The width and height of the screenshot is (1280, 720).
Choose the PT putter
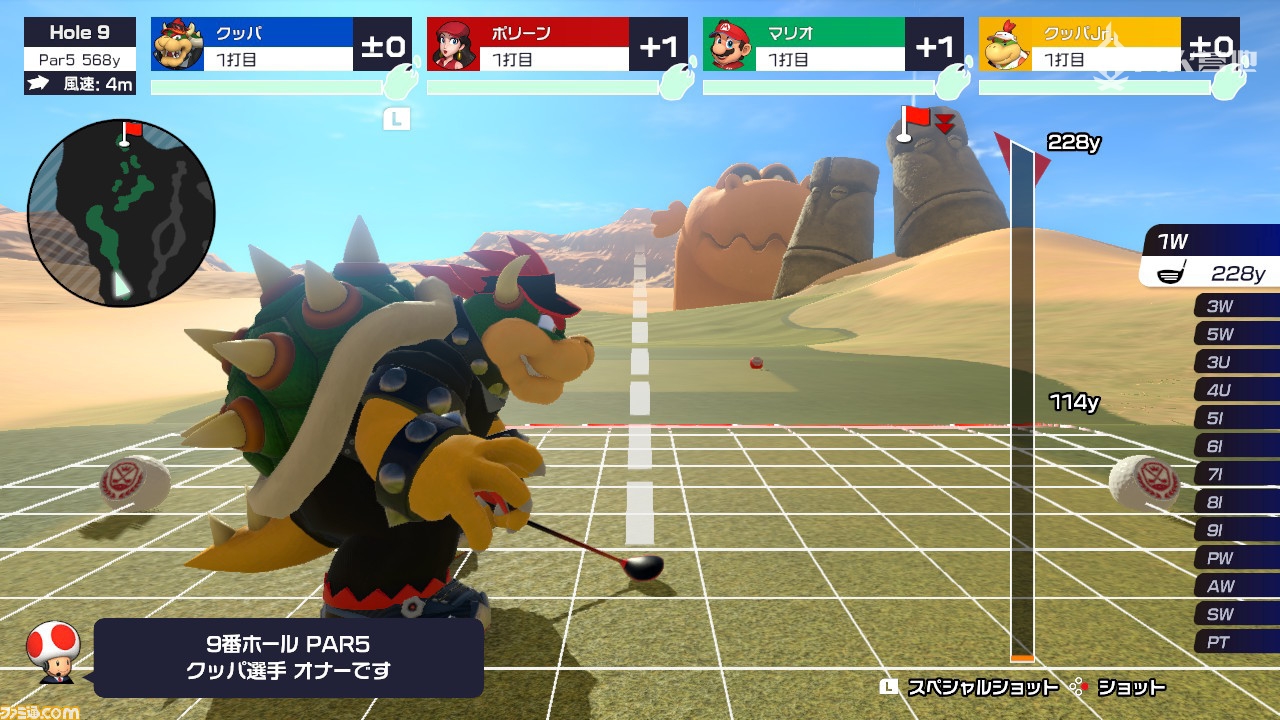1236,643
